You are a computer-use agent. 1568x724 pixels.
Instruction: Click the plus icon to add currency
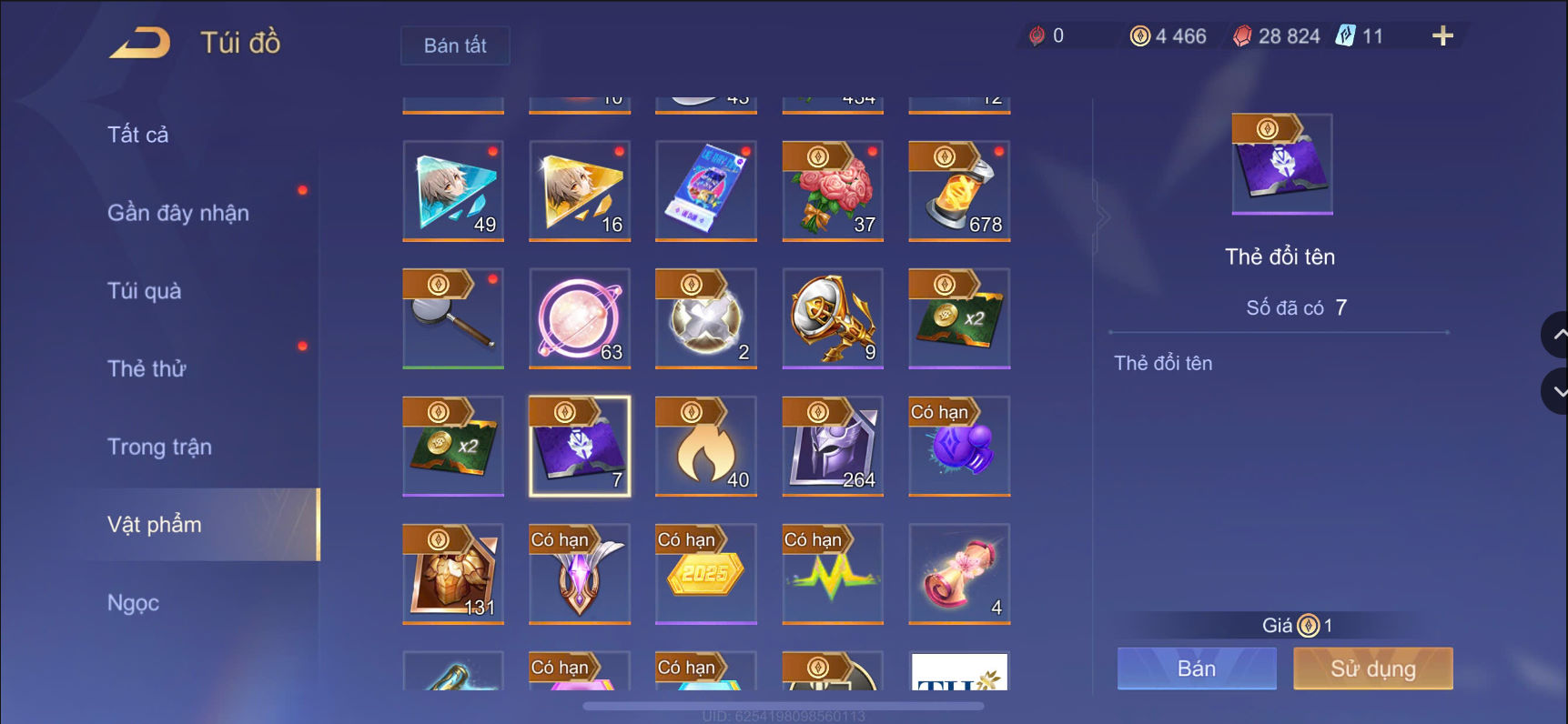1441,36
